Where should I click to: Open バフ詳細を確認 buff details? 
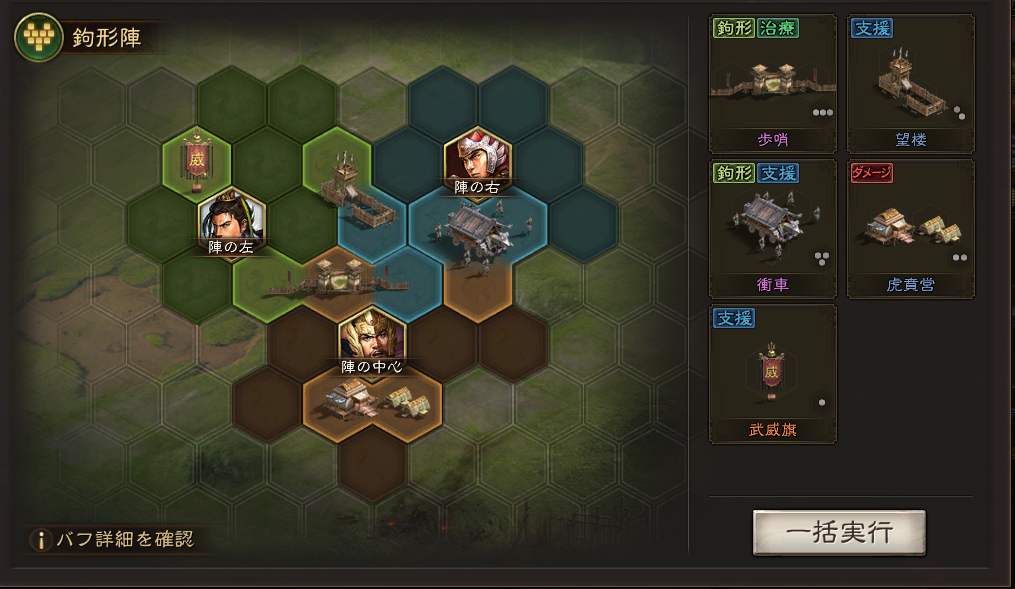point(113,540)
